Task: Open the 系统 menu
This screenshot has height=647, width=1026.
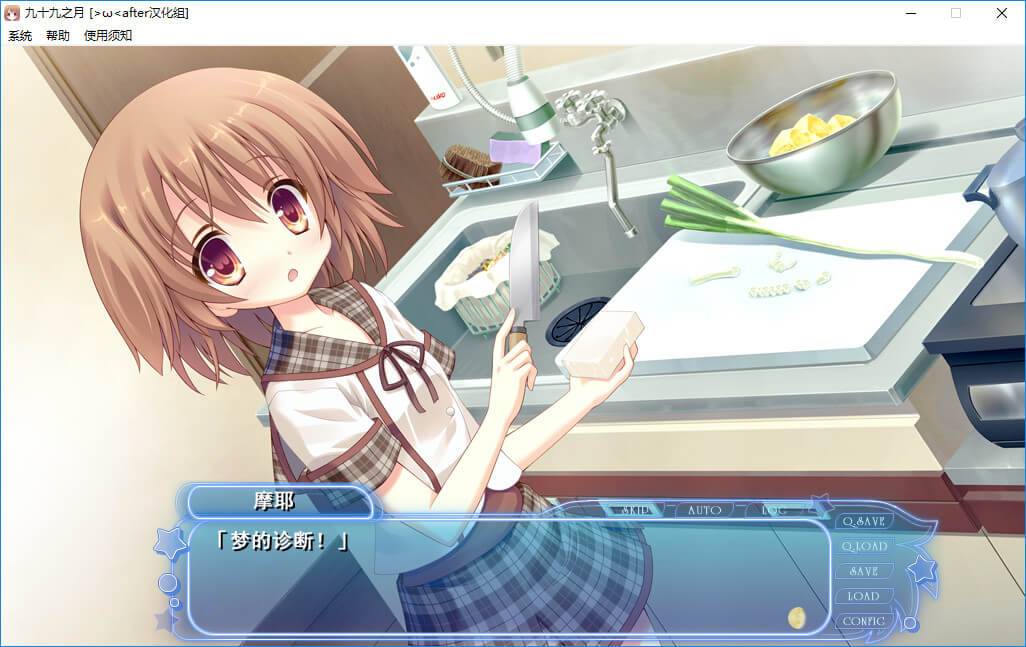Action: click(x=20, y=35)
